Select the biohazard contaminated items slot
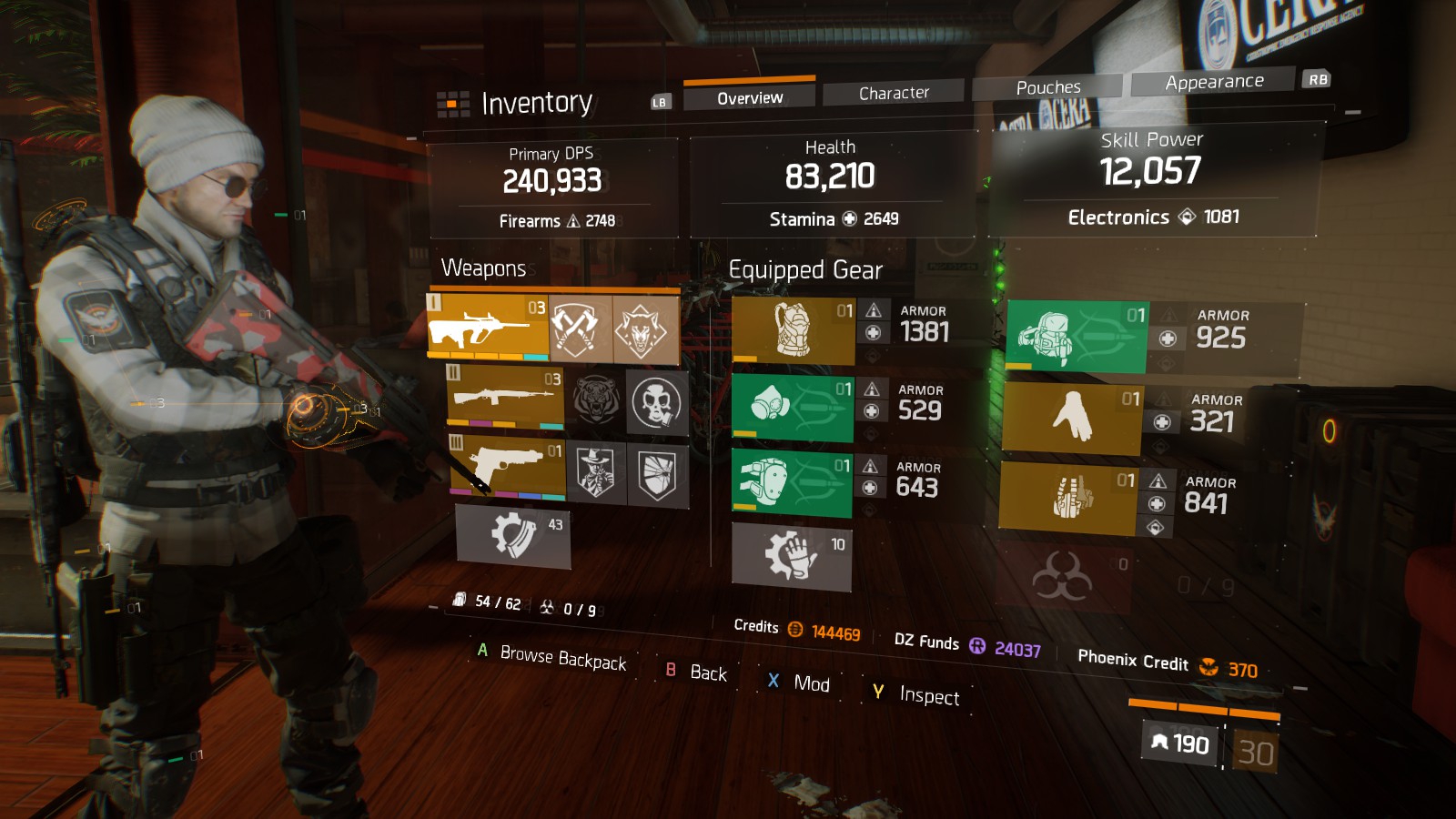 [1063, 578]
